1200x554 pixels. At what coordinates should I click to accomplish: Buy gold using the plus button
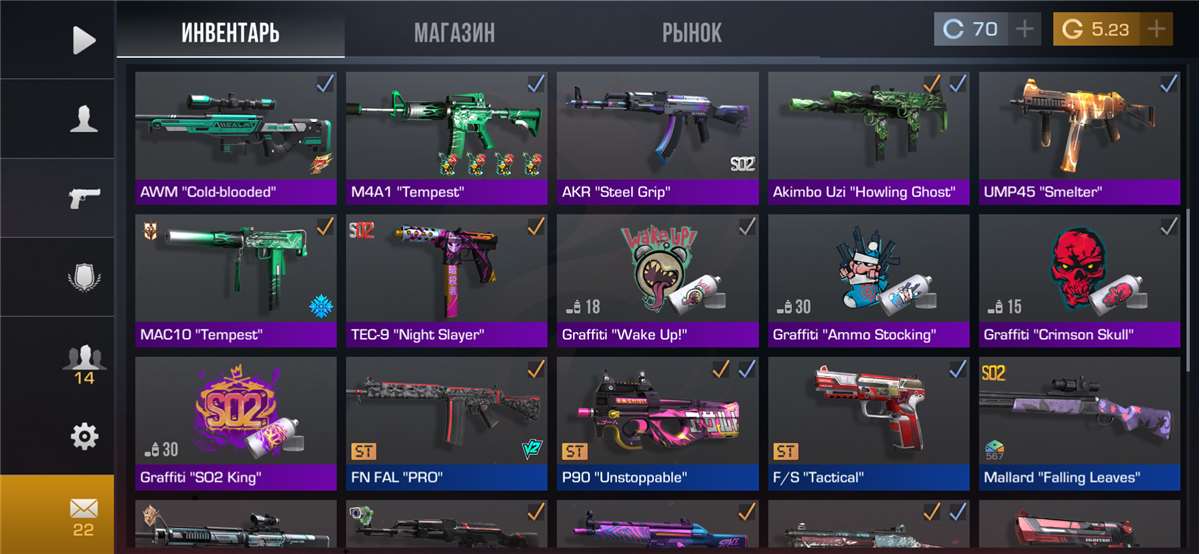coord(1157,29)
